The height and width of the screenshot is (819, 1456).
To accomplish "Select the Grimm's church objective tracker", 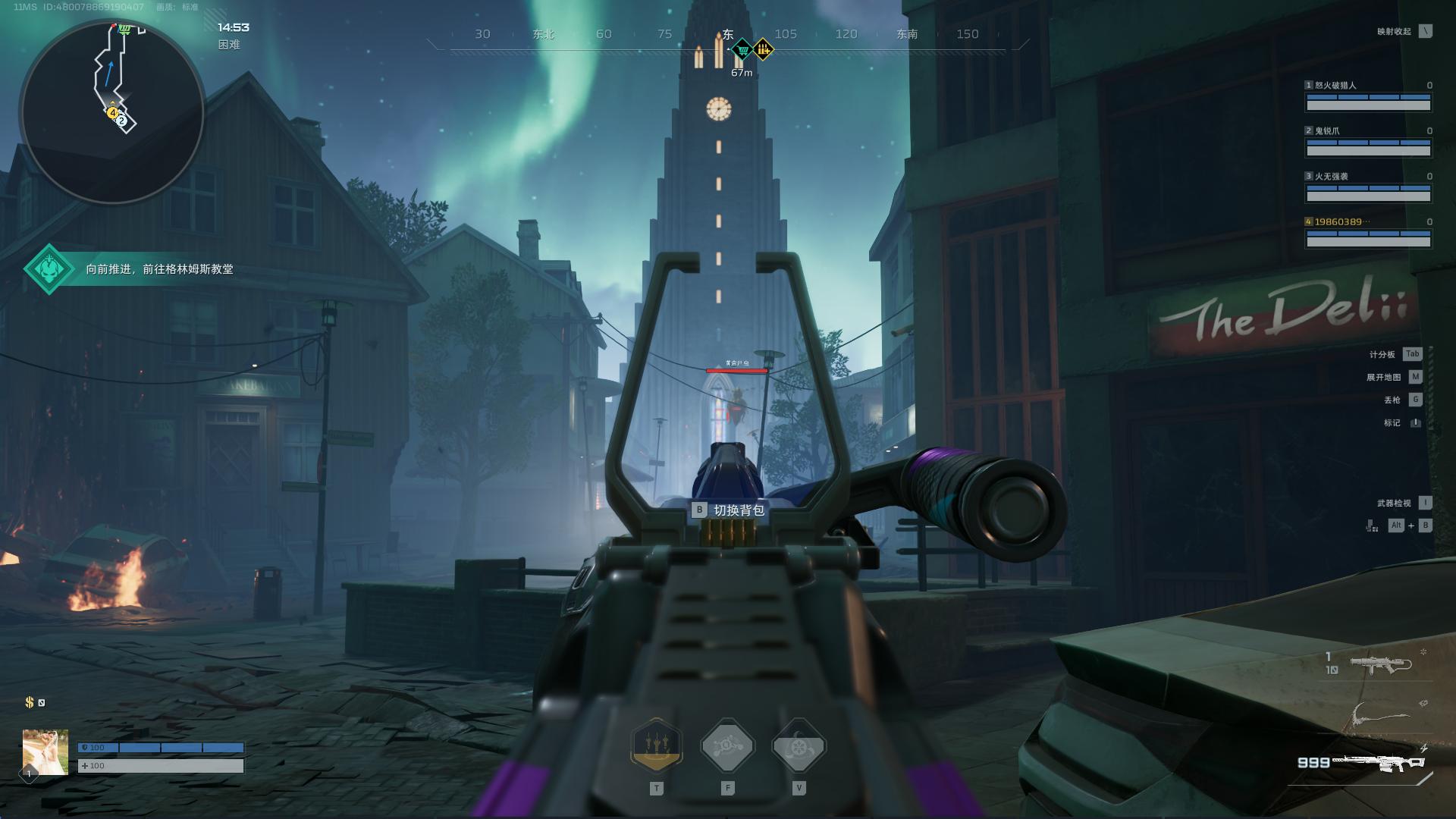I will point(129,269).
